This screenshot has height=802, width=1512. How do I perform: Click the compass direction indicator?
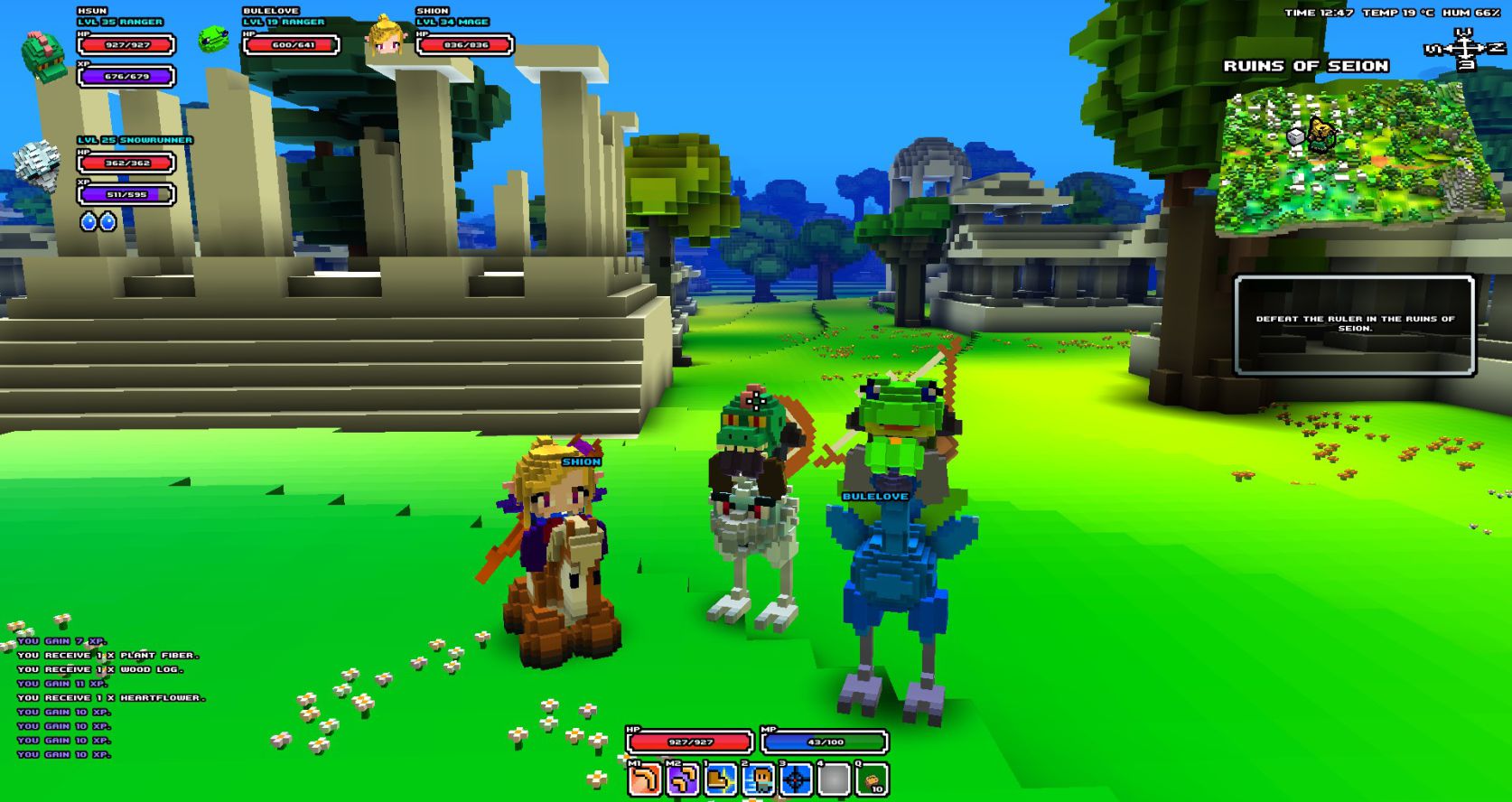click(x=1463, y=48)
